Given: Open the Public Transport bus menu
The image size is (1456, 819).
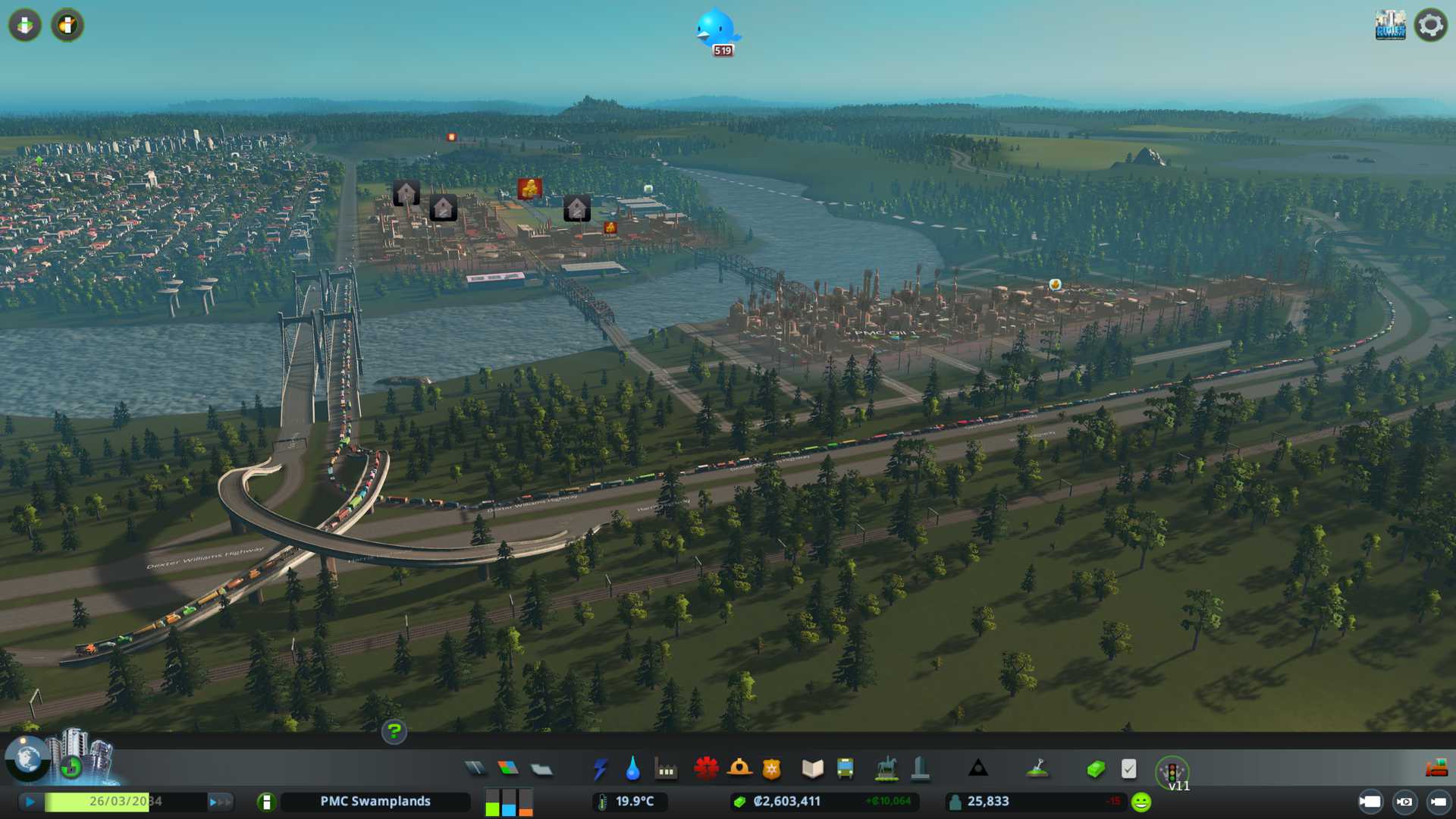Looking at the screenshot, I should point(845,769).
